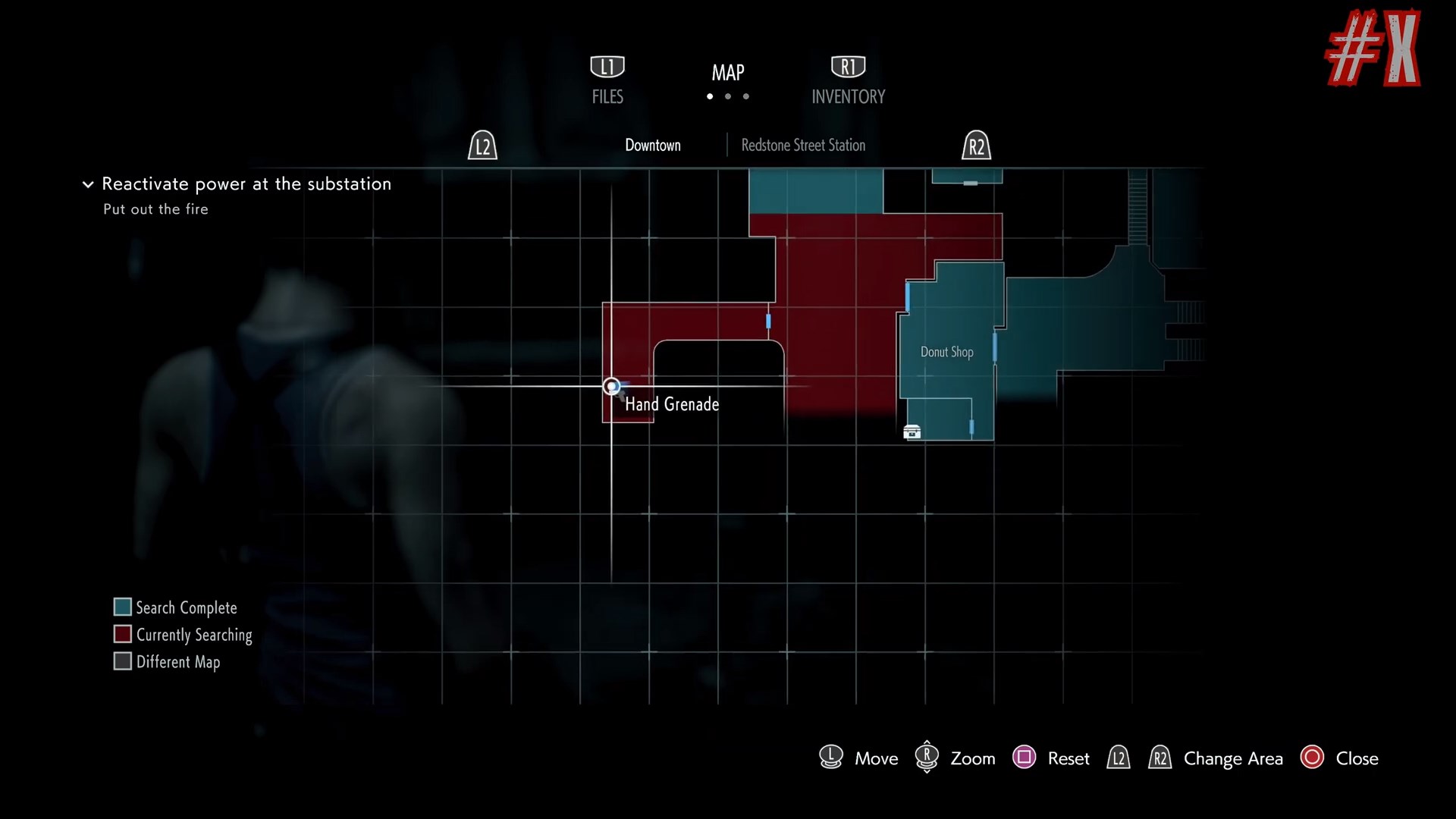Click the Search Complete legend entry
Viewport: 1456px width, 819px height.
175,607
